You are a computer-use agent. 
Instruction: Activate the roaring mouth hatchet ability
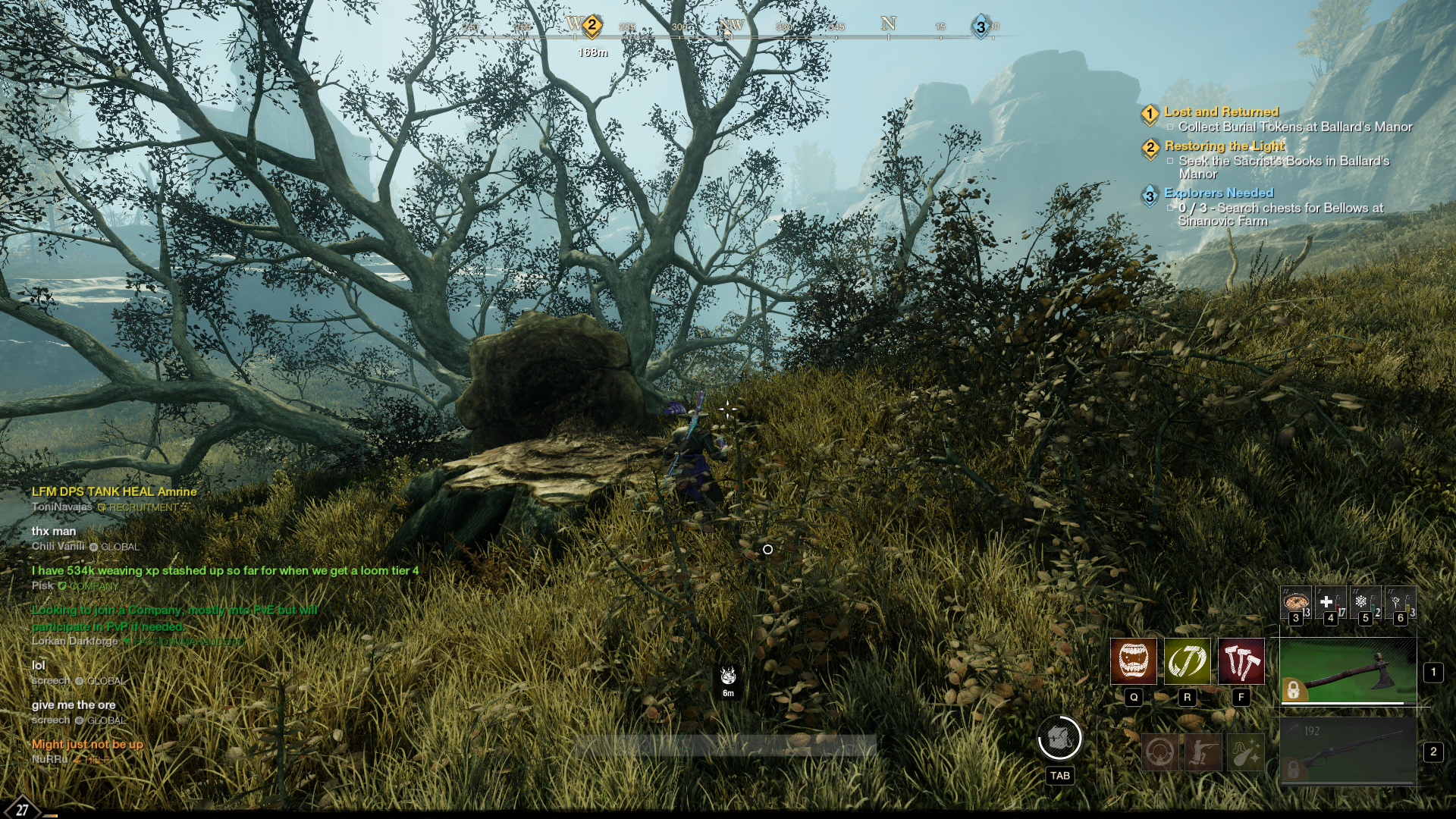click(x=1133, y=661)
